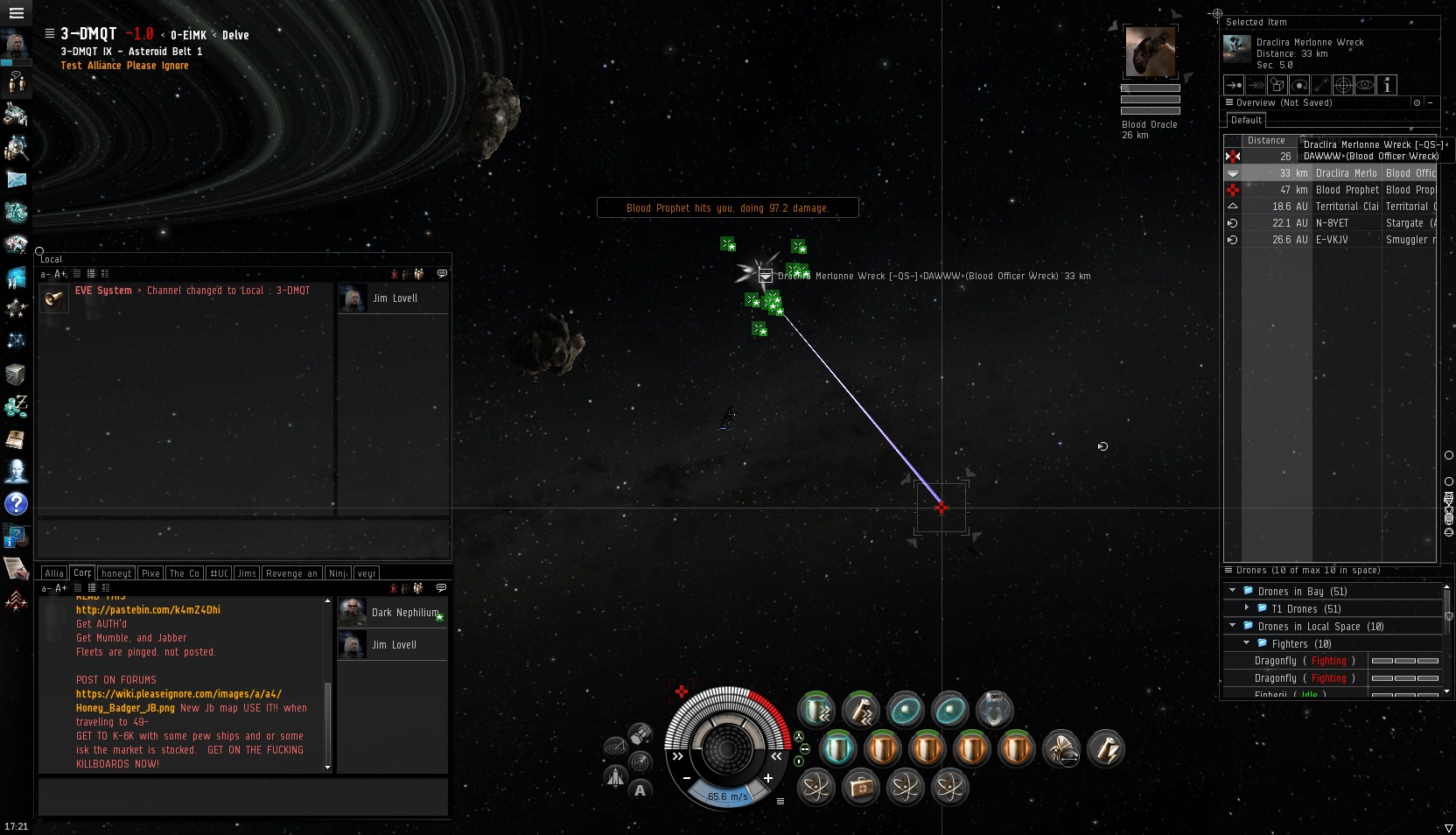Switch to the honeyt chat tab
Screen dimensions: 1456x835
click(116, 573)
